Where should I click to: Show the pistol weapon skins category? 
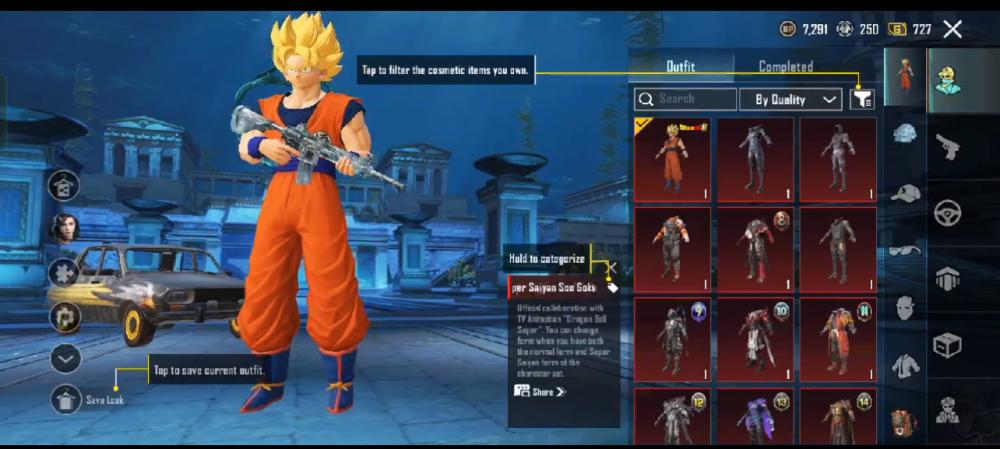(947, 147)
